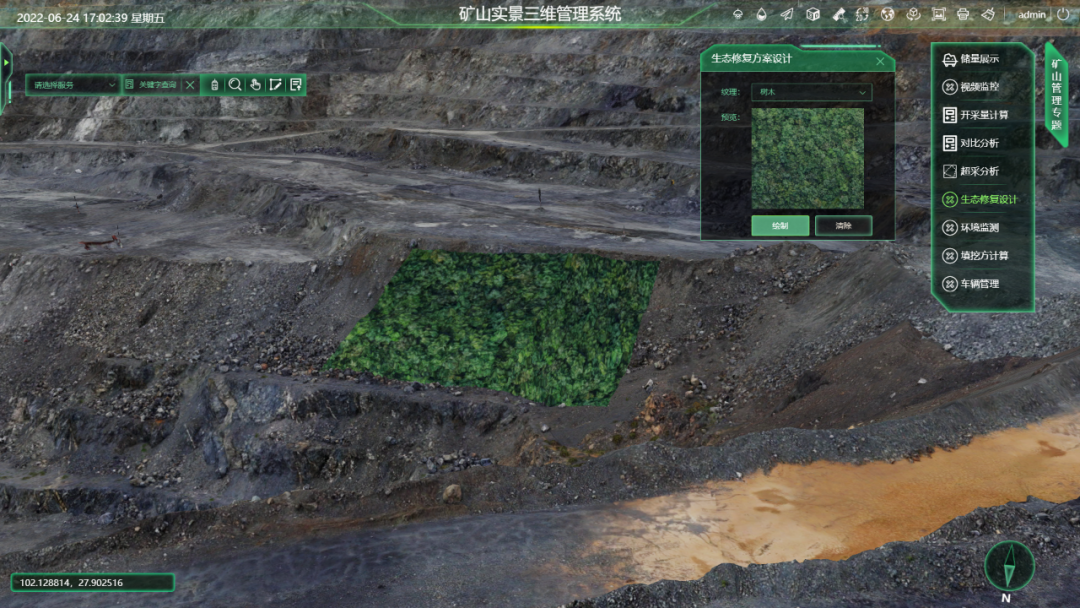Click the magnifier search tool icon
1080x608 pixels.
(x=235, y=85)
